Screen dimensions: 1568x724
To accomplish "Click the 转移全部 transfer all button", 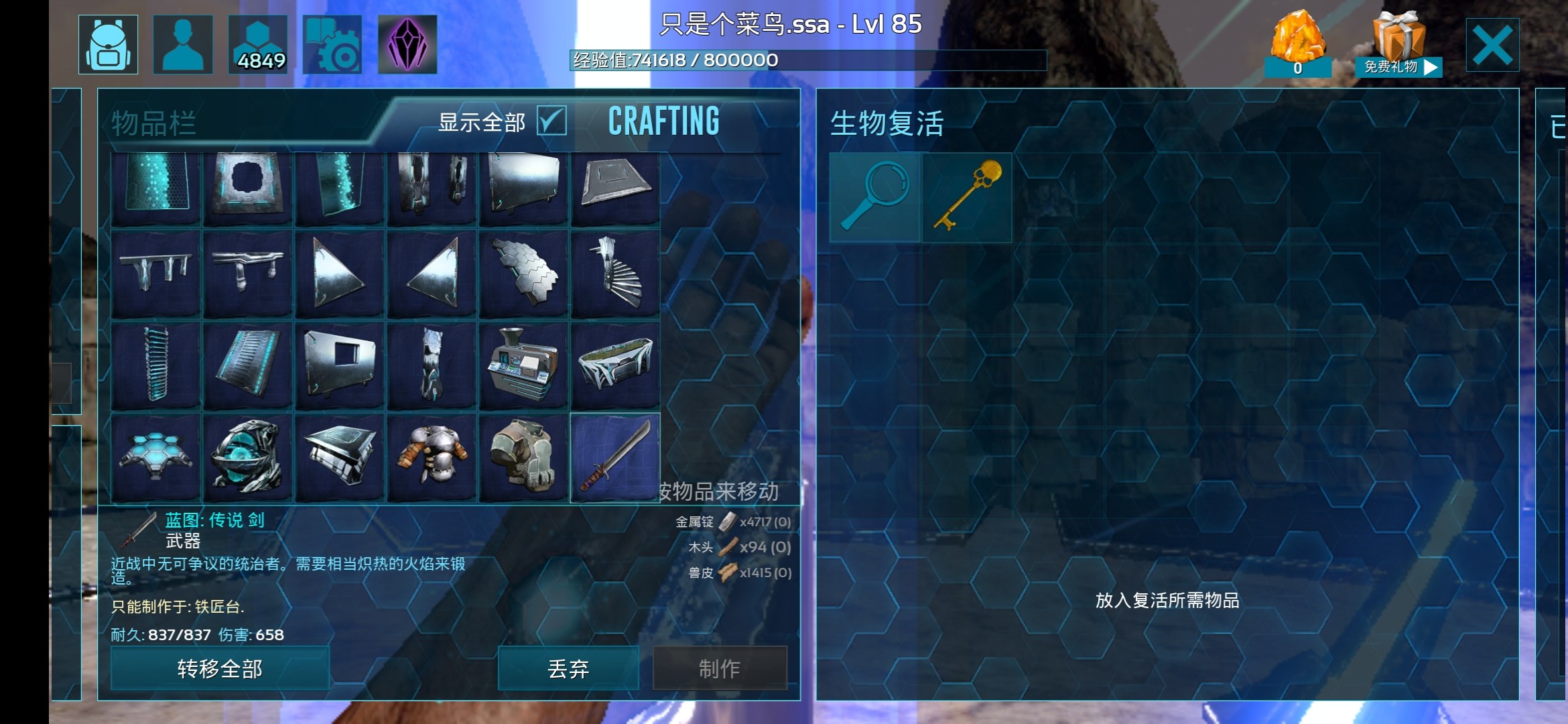I will point(220,668).
